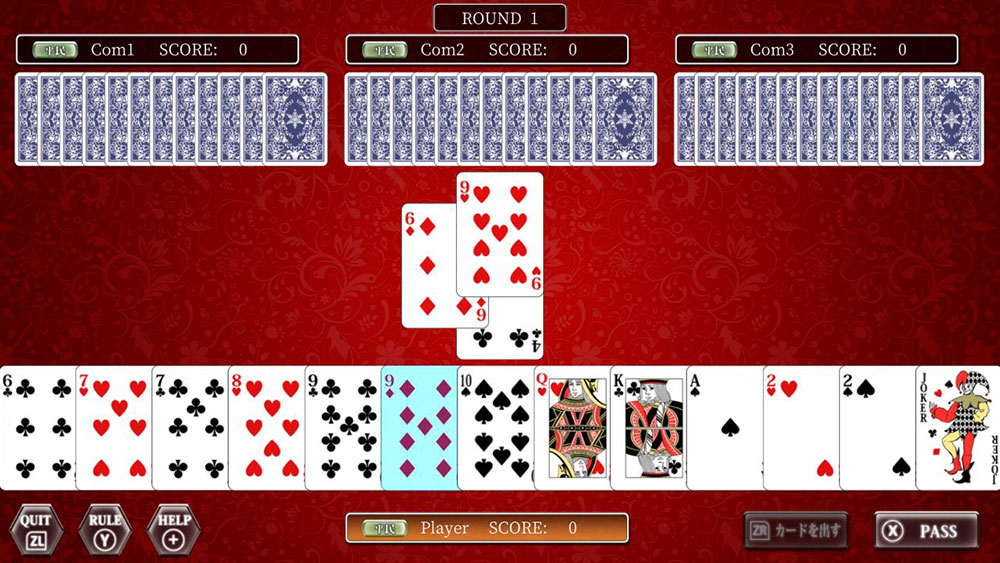Screen dimensions: 1000x563
Task: Pick the 9 of clubs card
Action: point(342,428)
